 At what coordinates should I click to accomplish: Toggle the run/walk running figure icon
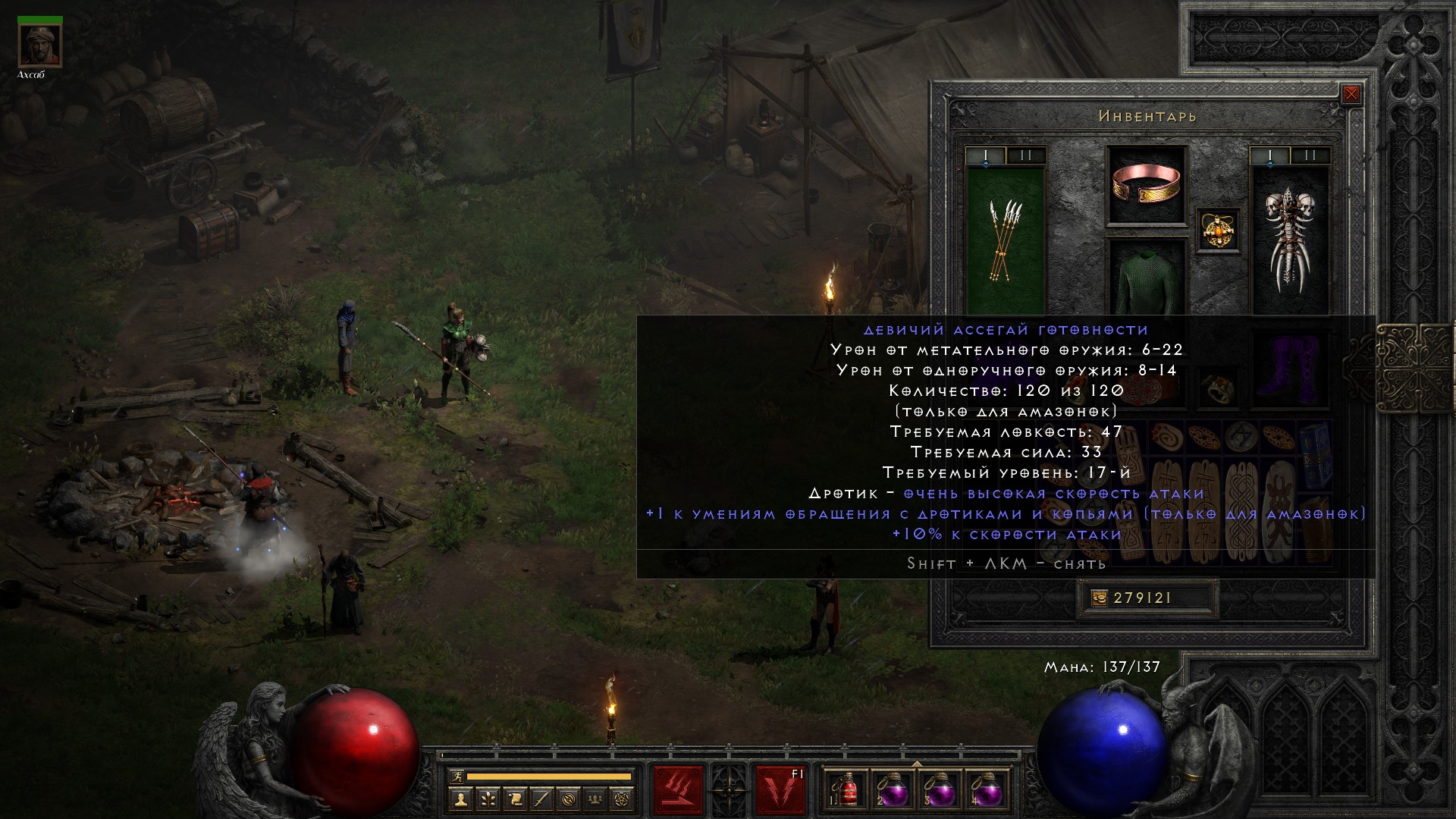tap(456, 777)
